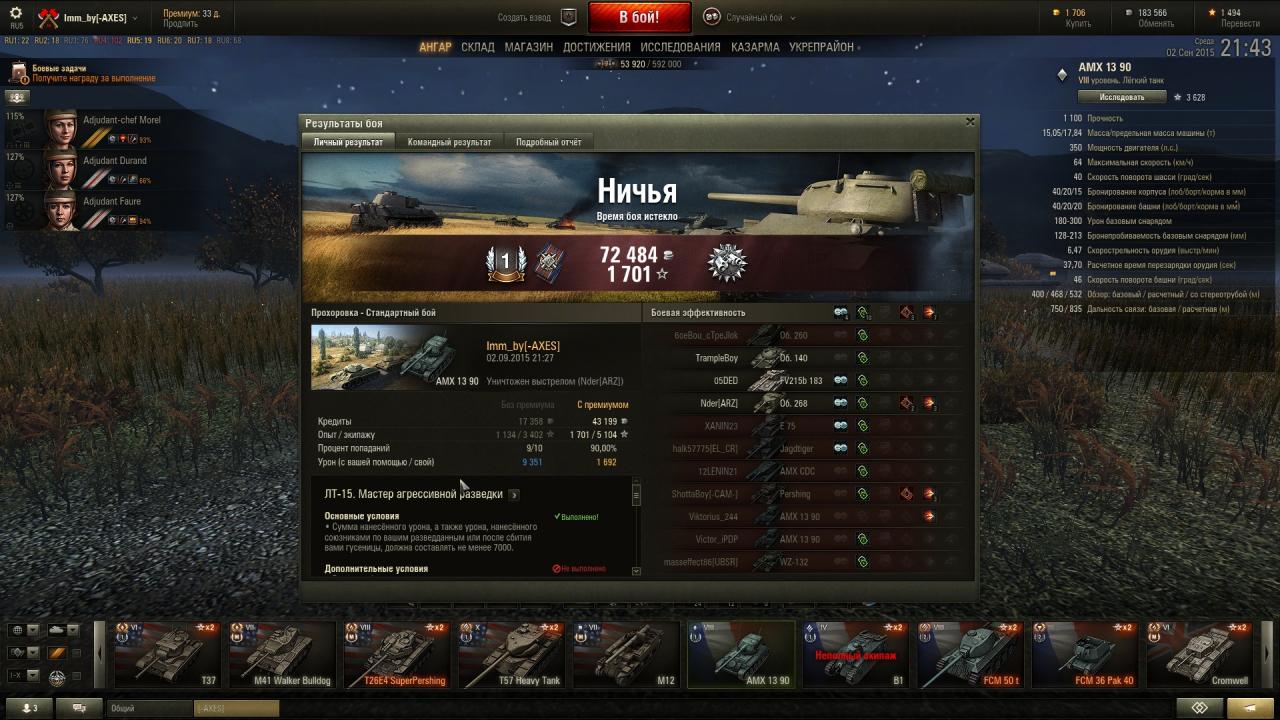The image size is (1280, 720).
Task: Open the settings gear menu
Action: [16, 13]
